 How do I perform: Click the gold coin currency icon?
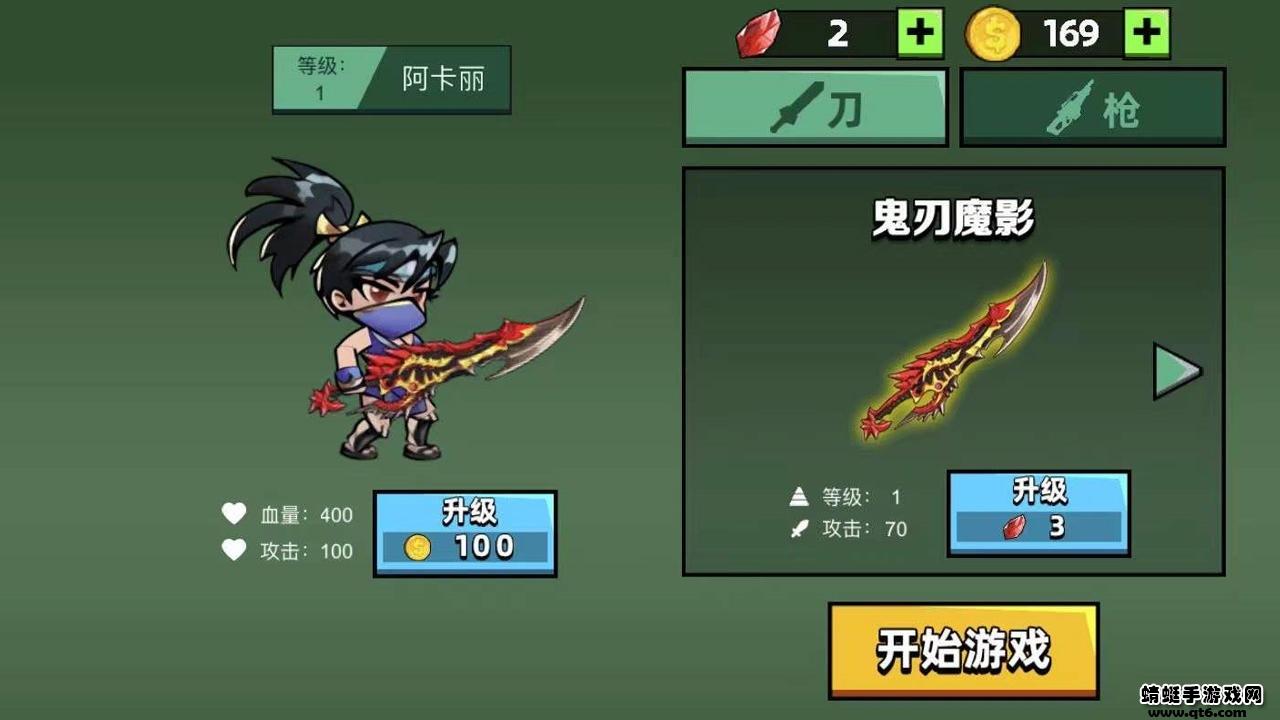(x=995, y=31)
